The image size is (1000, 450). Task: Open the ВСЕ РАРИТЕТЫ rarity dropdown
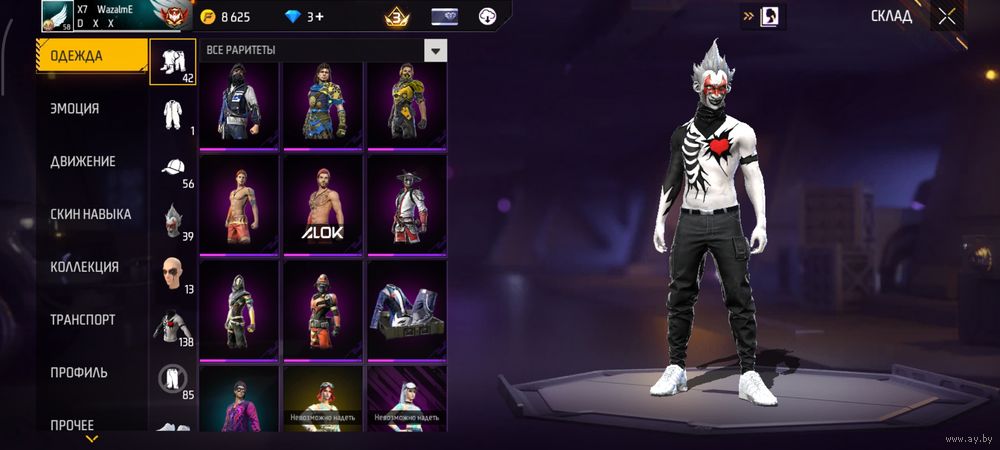[435, 50]
